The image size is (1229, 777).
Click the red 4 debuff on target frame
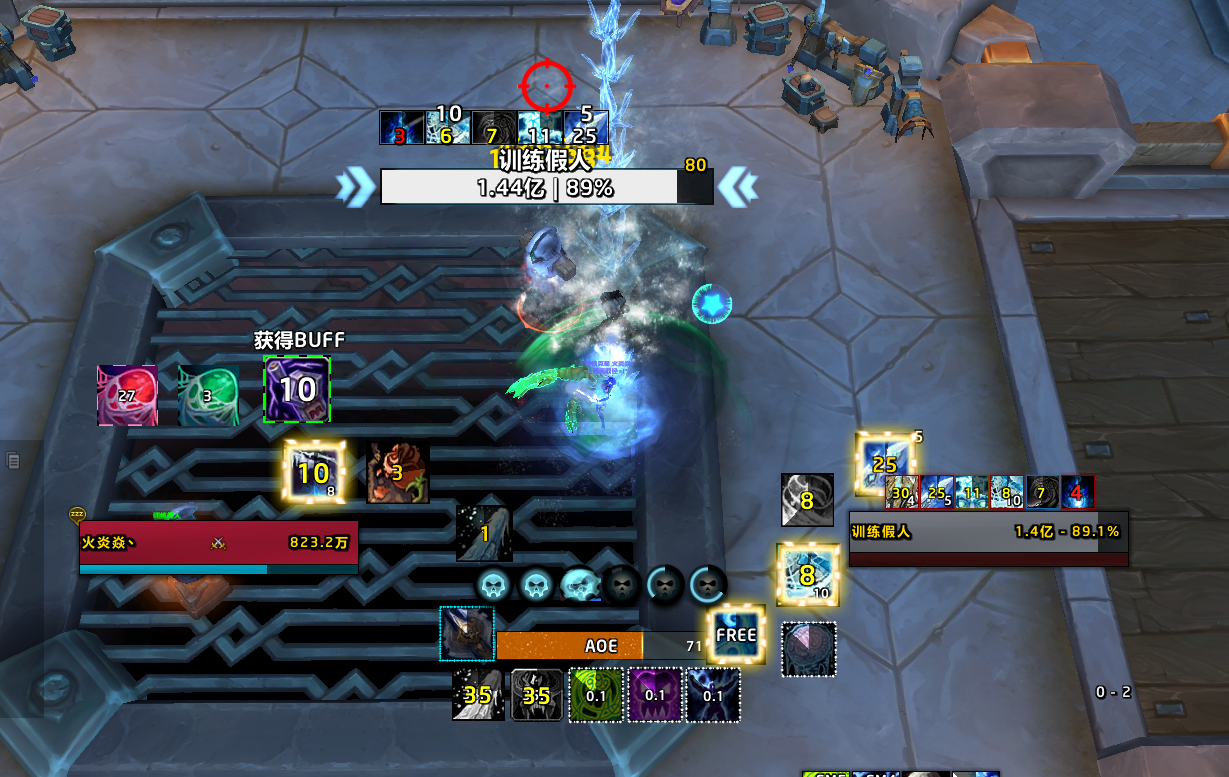tap(1077, 491)
